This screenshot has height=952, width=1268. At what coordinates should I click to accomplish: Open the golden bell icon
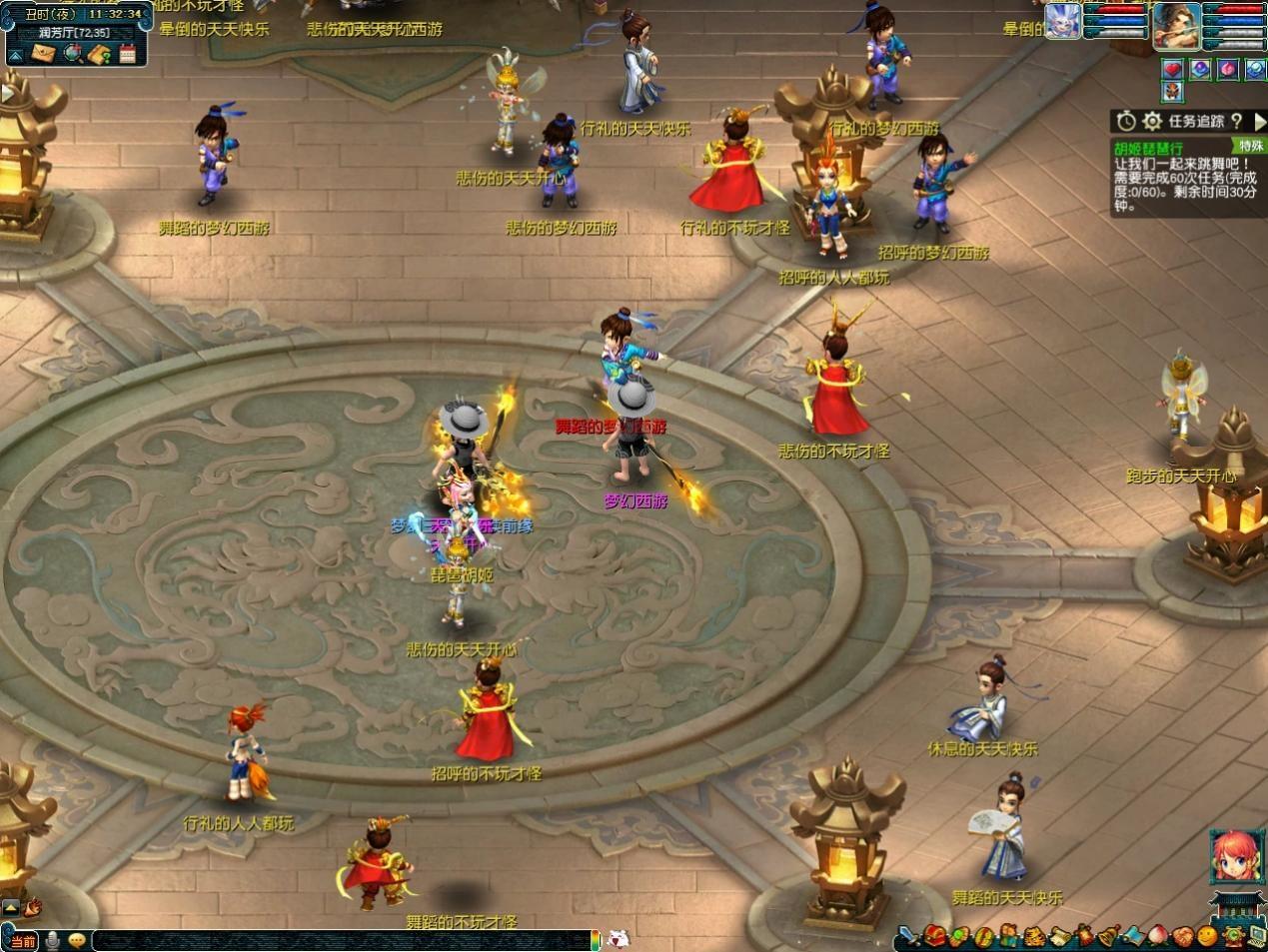click(x=1107, y=936)
